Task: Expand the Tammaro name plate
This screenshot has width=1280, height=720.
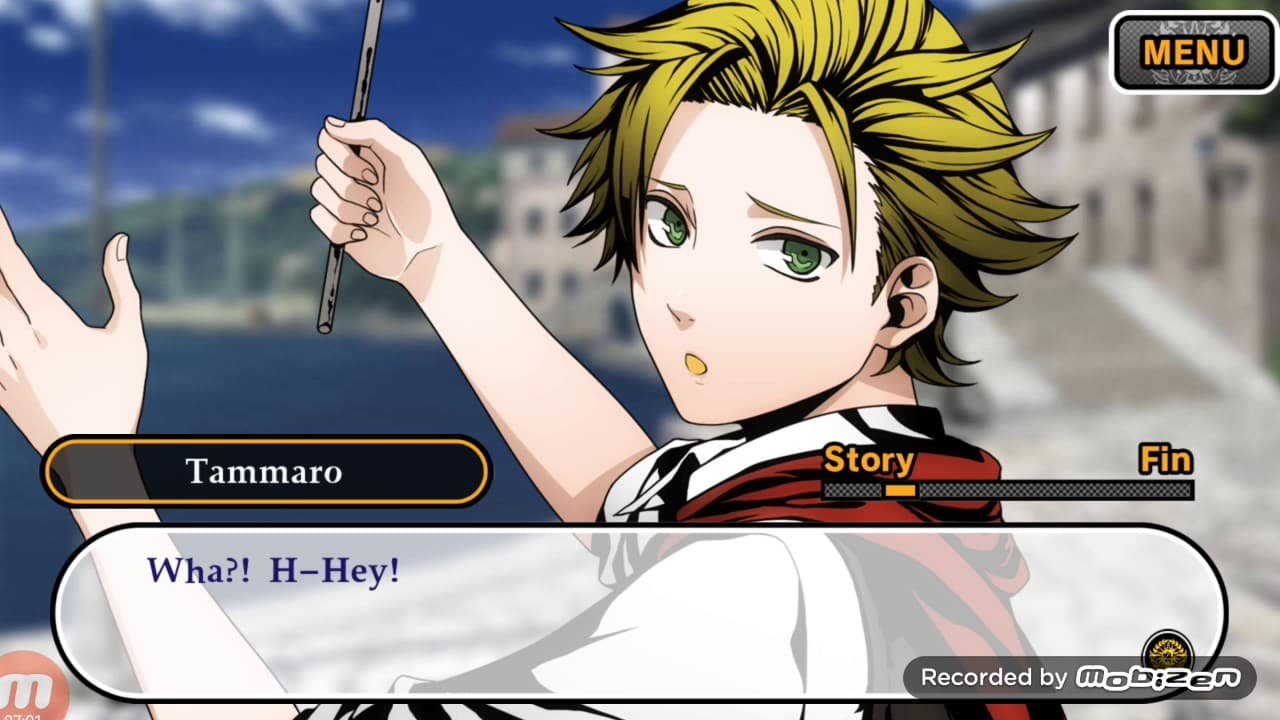Action: click(x=266, y=471)
